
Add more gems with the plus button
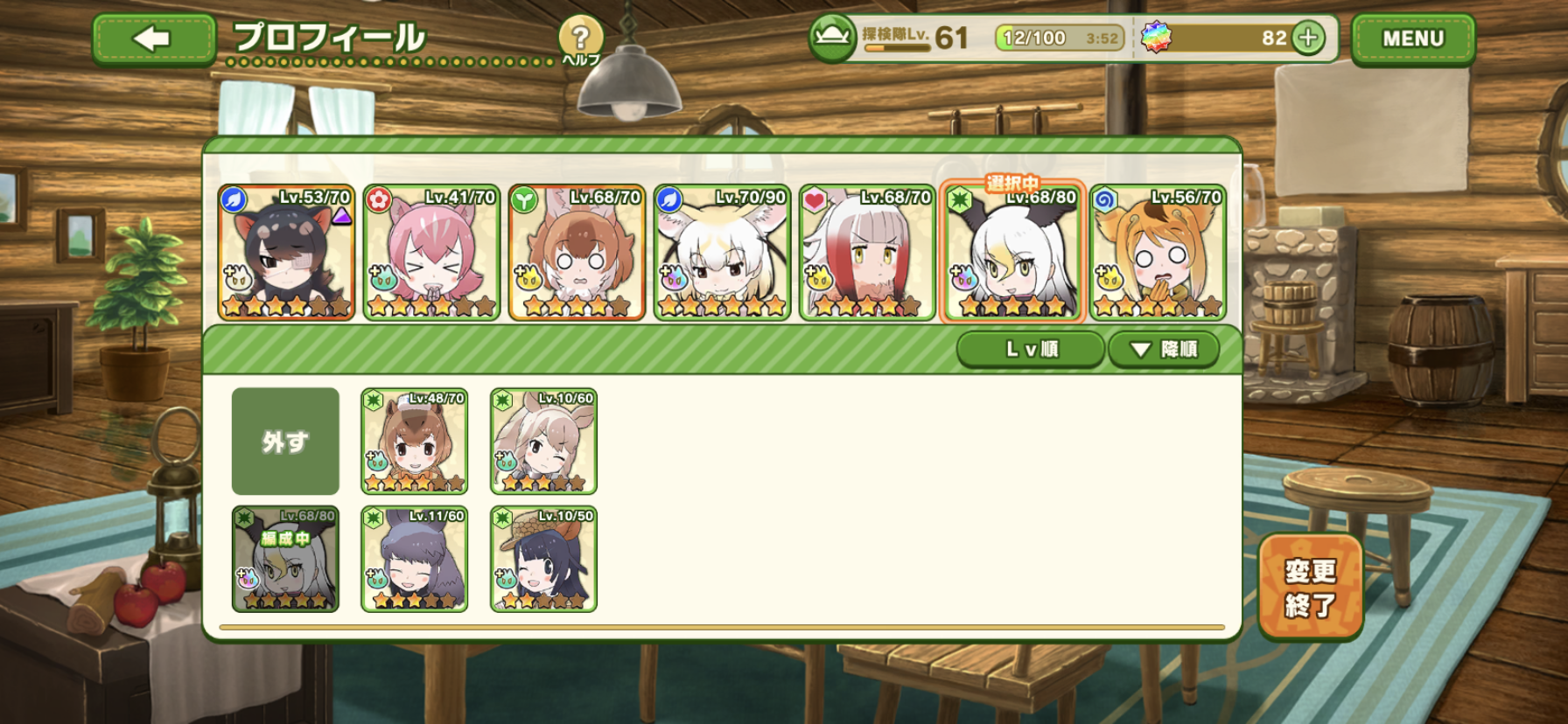(x=1308, y=38)
